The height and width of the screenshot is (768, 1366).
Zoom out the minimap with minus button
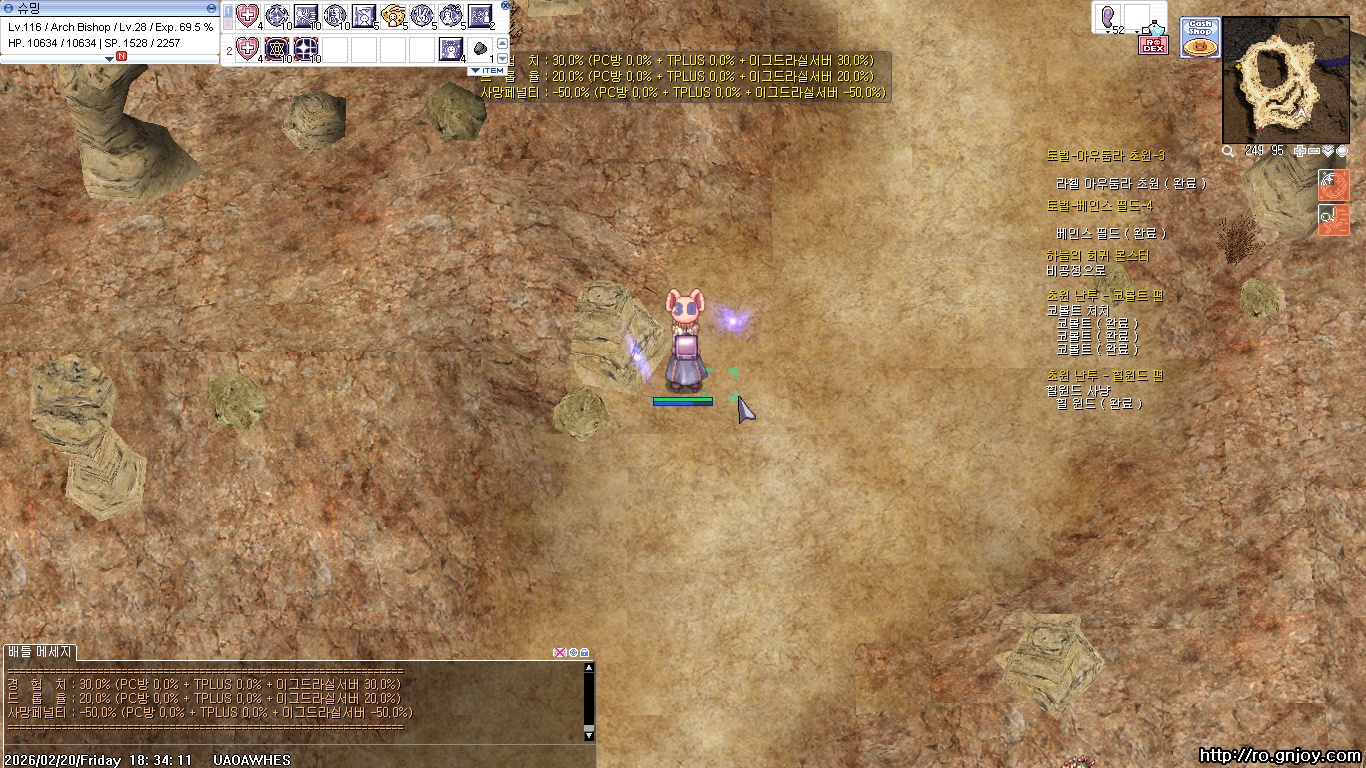(x=1313, y=151)
